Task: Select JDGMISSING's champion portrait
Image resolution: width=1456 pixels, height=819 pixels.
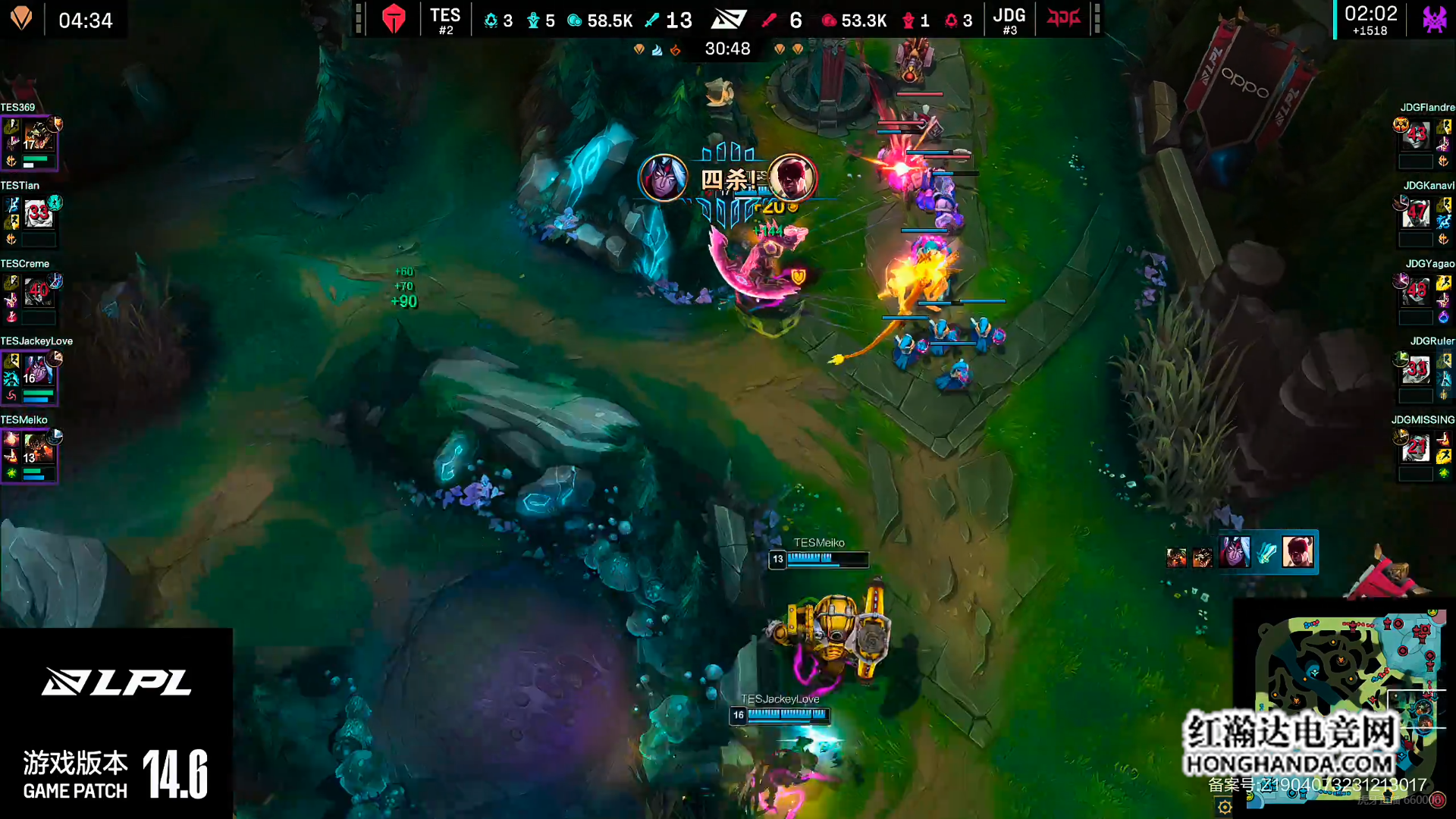Action: click(1416, 449)
